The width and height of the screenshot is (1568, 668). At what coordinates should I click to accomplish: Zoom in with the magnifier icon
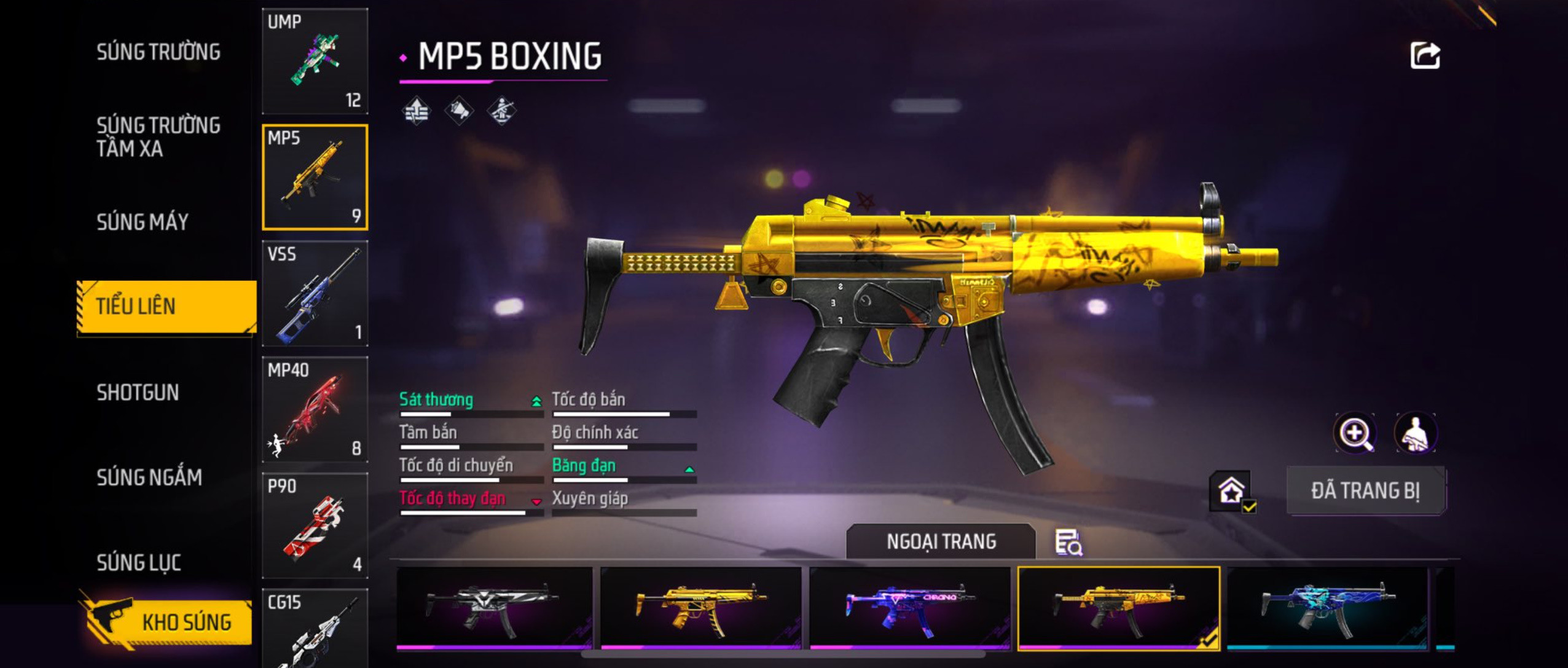coord(1355,433)
